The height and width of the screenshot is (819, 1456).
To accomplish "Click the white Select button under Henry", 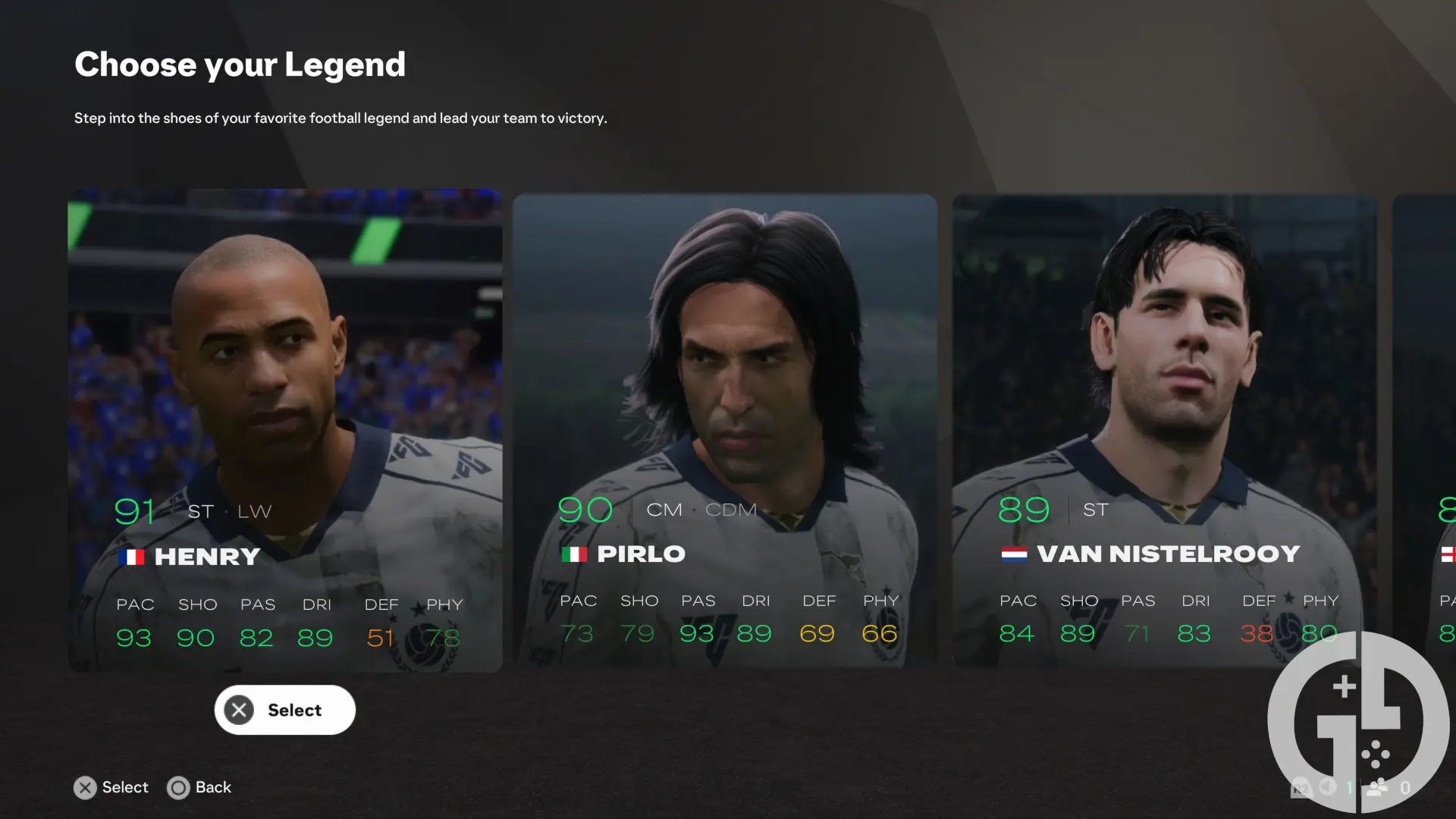I will [x=284, y=710].
